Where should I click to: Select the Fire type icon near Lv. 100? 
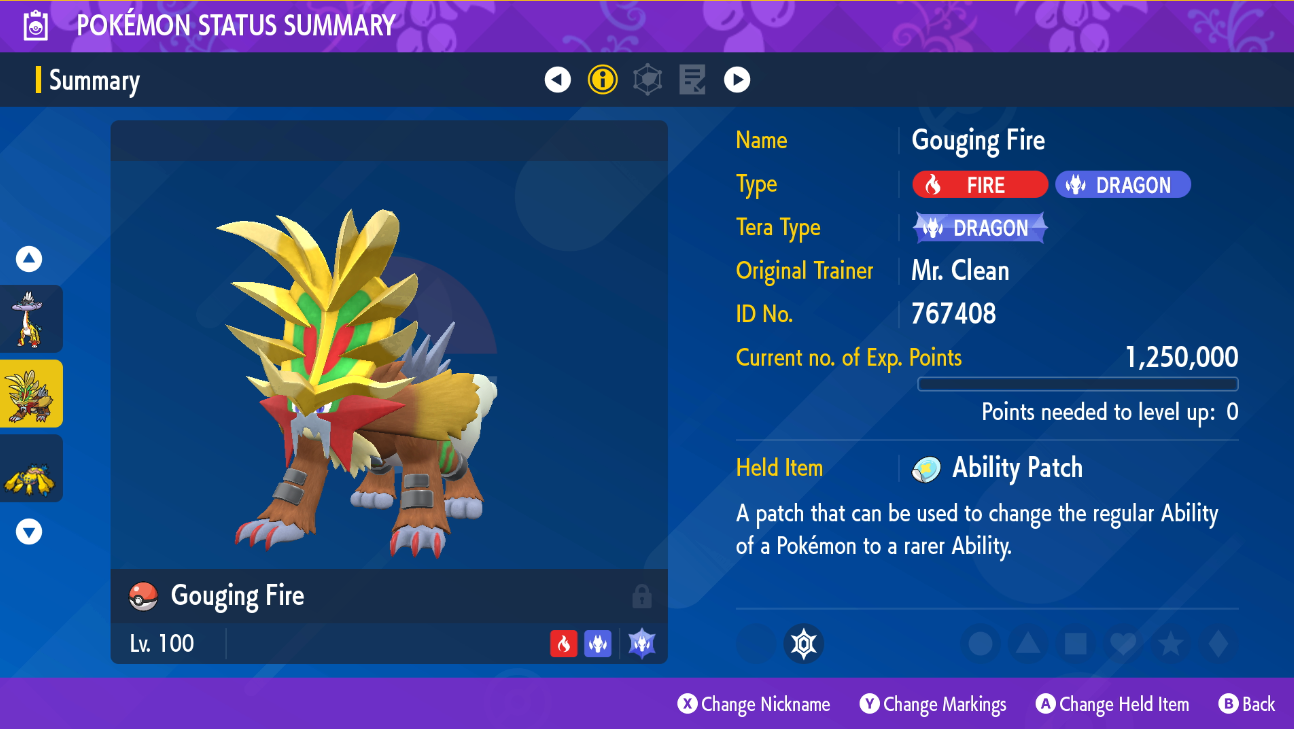point(563,644)
